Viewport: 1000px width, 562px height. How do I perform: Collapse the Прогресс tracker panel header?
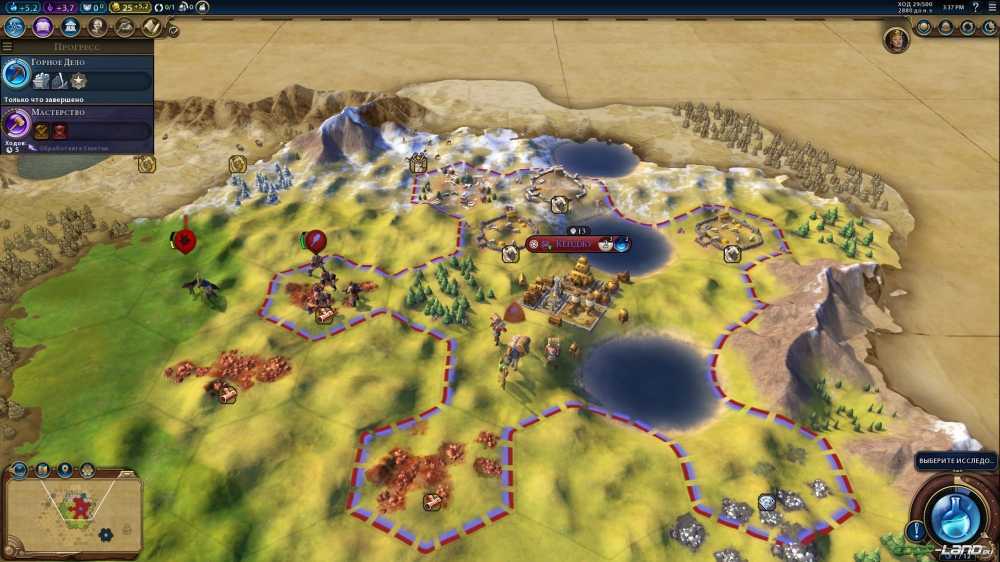[8, 46]
